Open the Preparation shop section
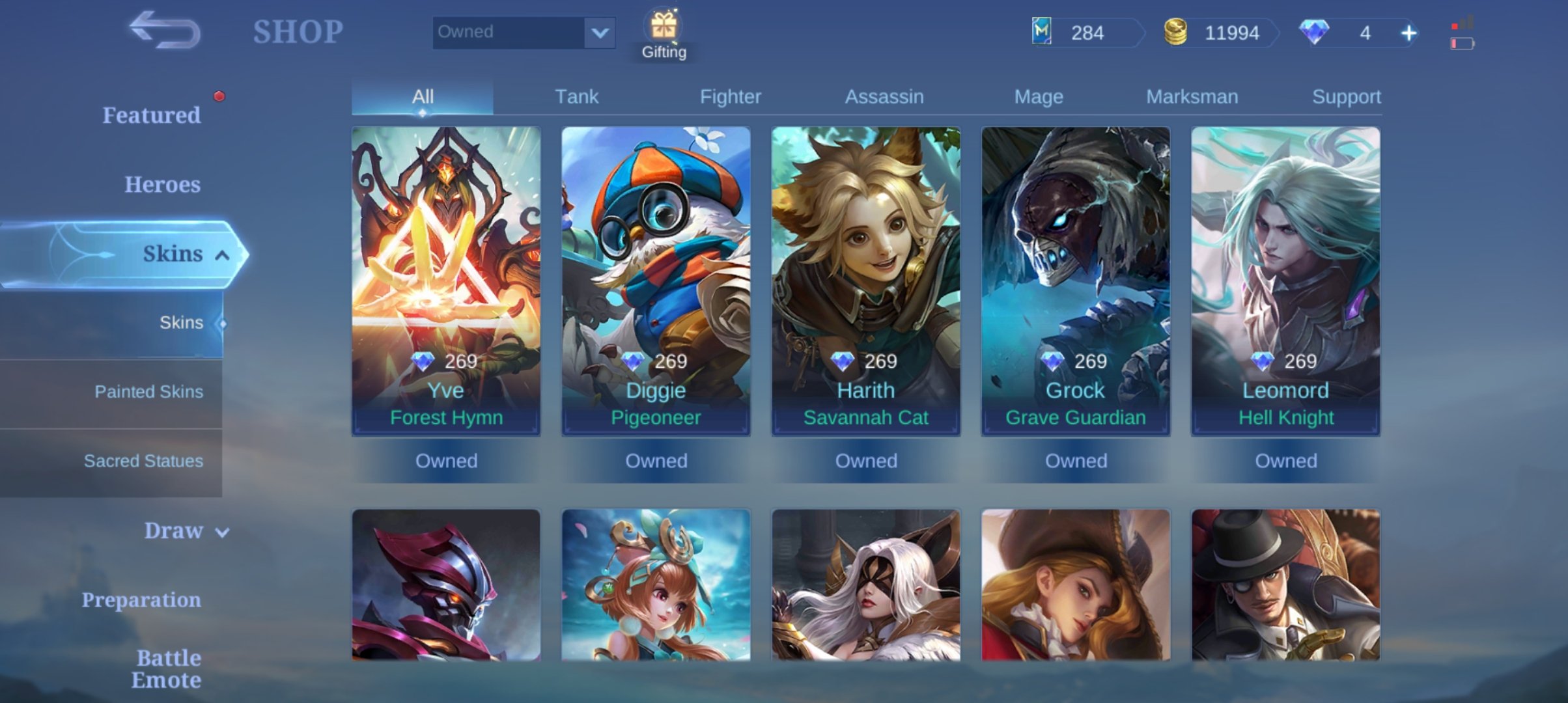Screen dimensions: 1568x703 [x=141, y=600]
